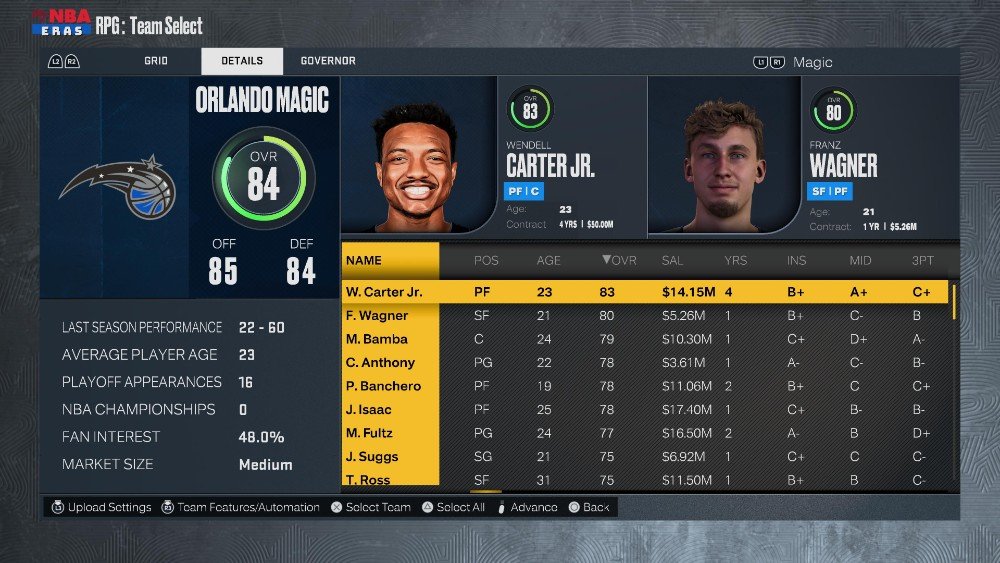Sort the roster by NAME header
The image size is (1000, 563).
364,261
